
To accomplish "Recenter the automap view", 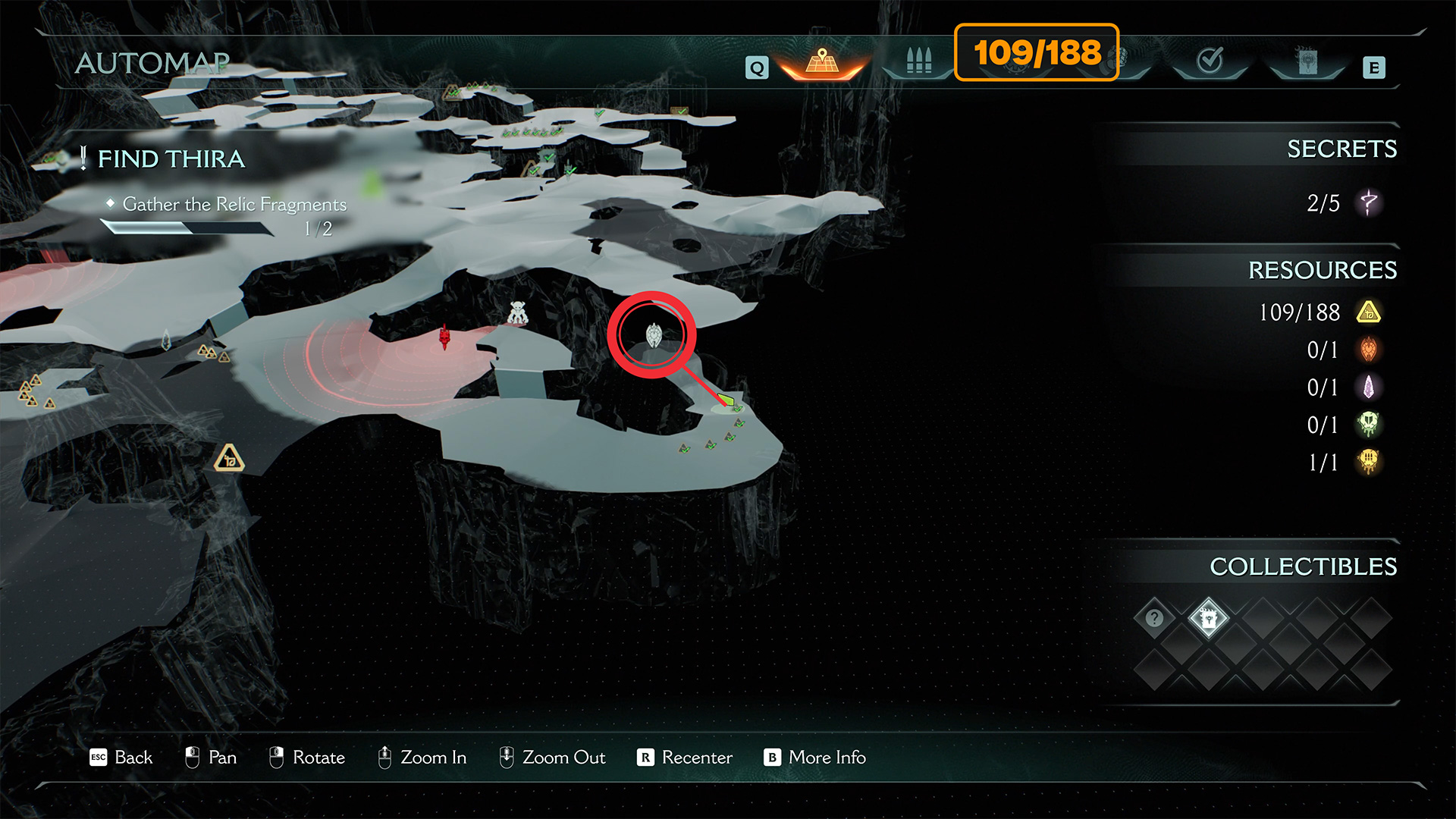I will pyautogui.click(x=685, y=758).
